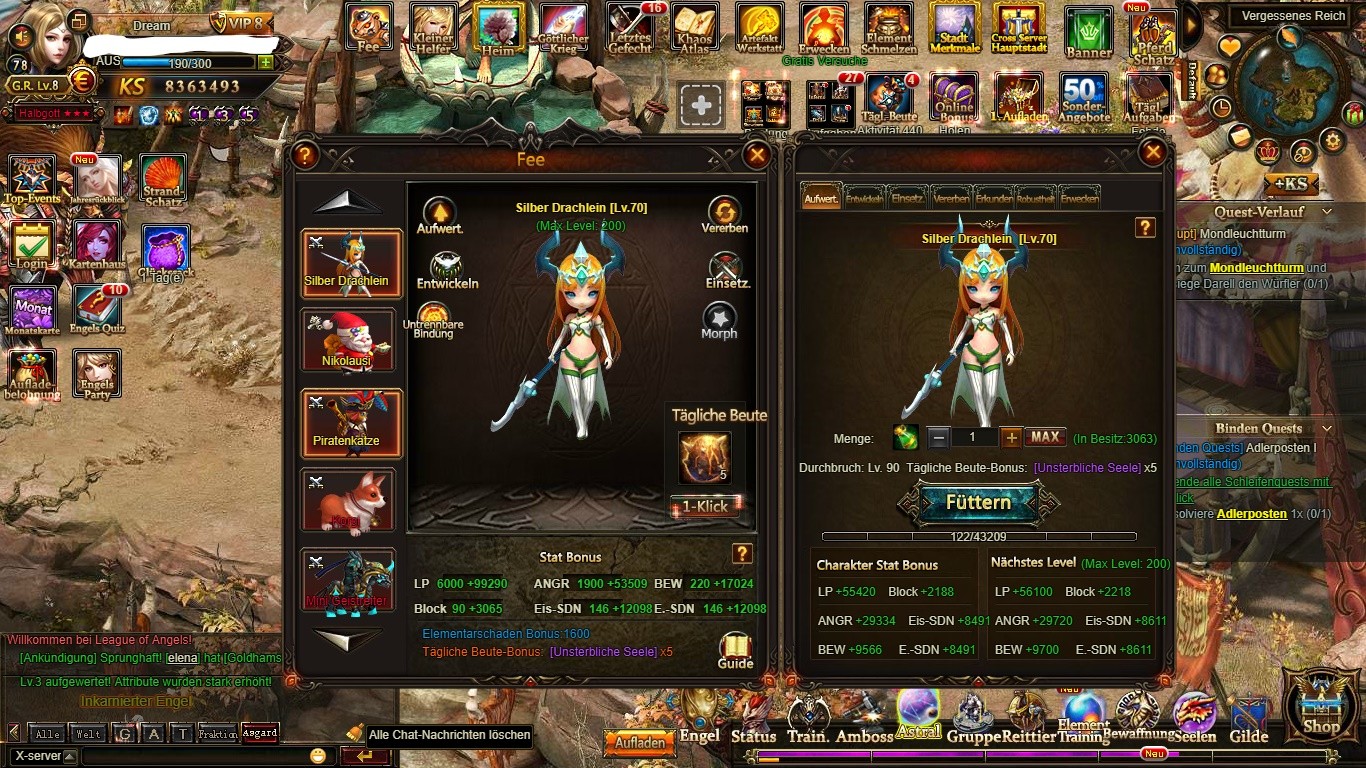
Task: Open the Entwickeln evolve option
Action: (x=447, y=270)
